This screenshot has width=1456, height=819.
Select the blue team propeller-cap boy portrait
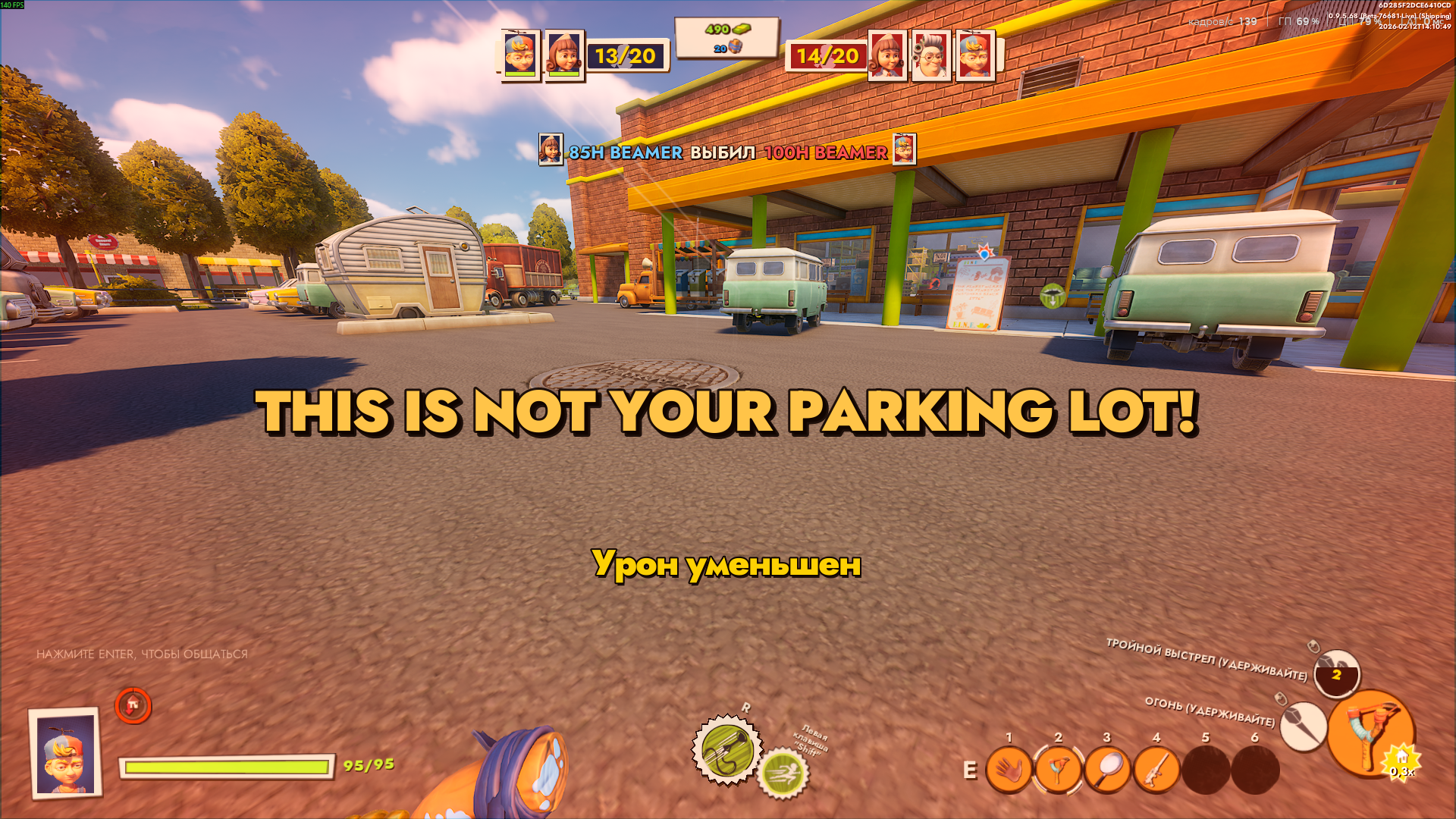[x=520, y=55]
